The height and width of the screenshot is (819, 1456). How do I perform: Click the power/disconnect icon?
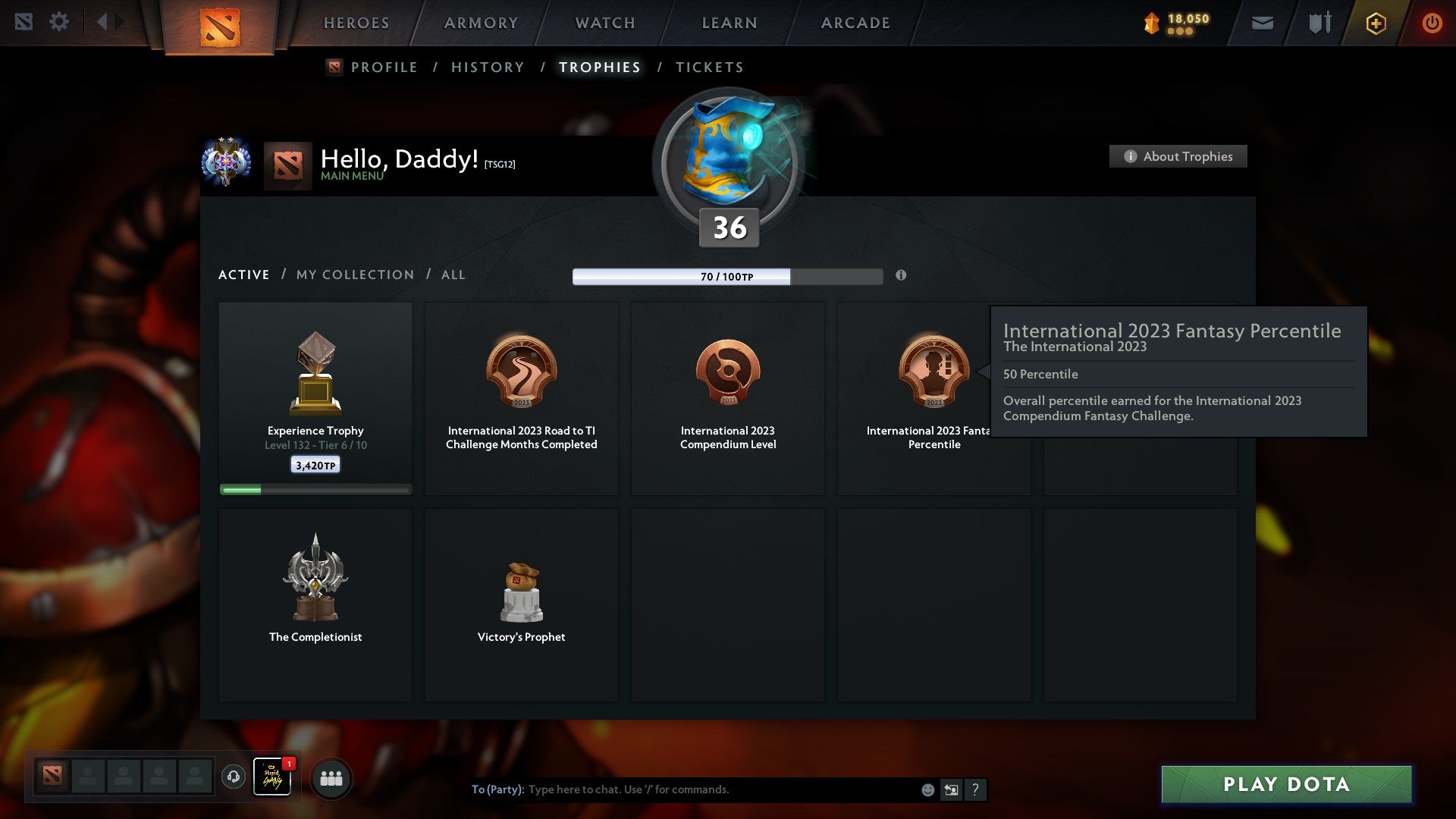tap(1432, 23)
